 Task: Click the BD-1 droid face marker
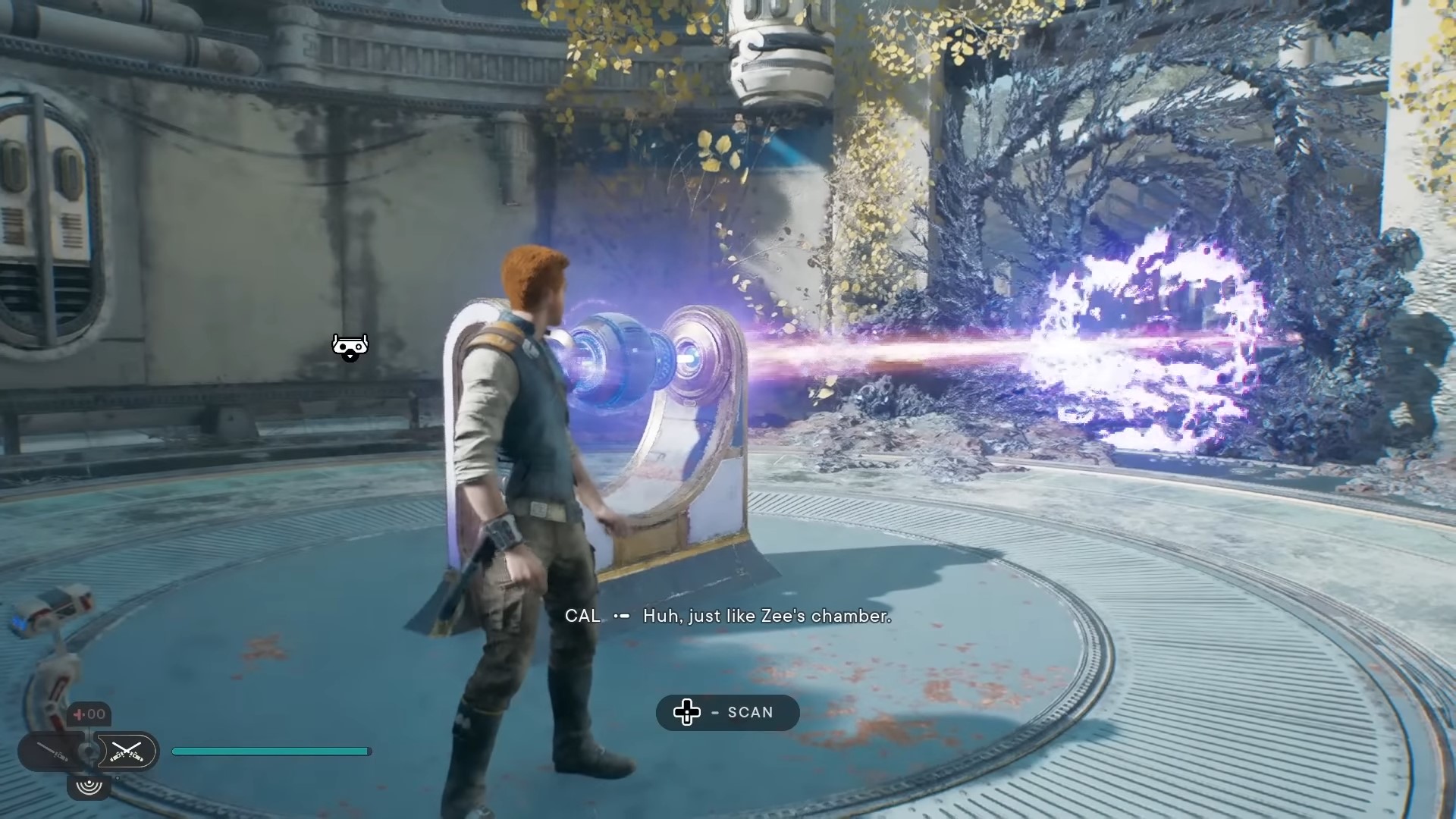tap(350, 347)
